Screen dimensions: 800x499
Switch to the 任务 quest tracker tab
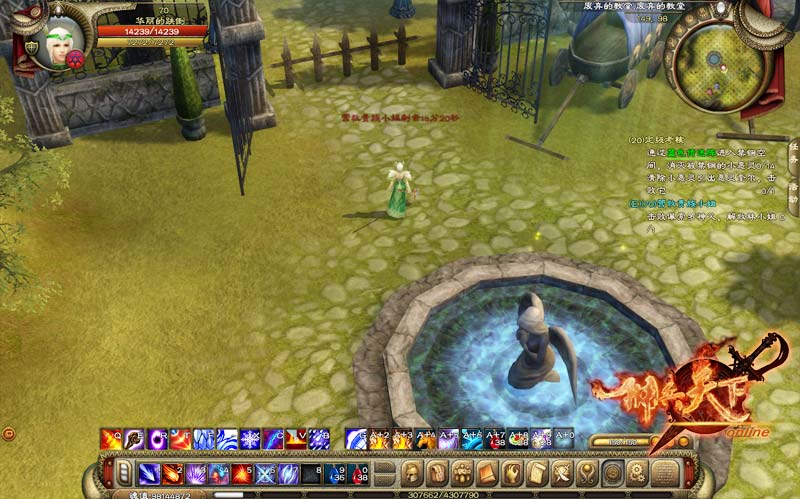[793, 152]
